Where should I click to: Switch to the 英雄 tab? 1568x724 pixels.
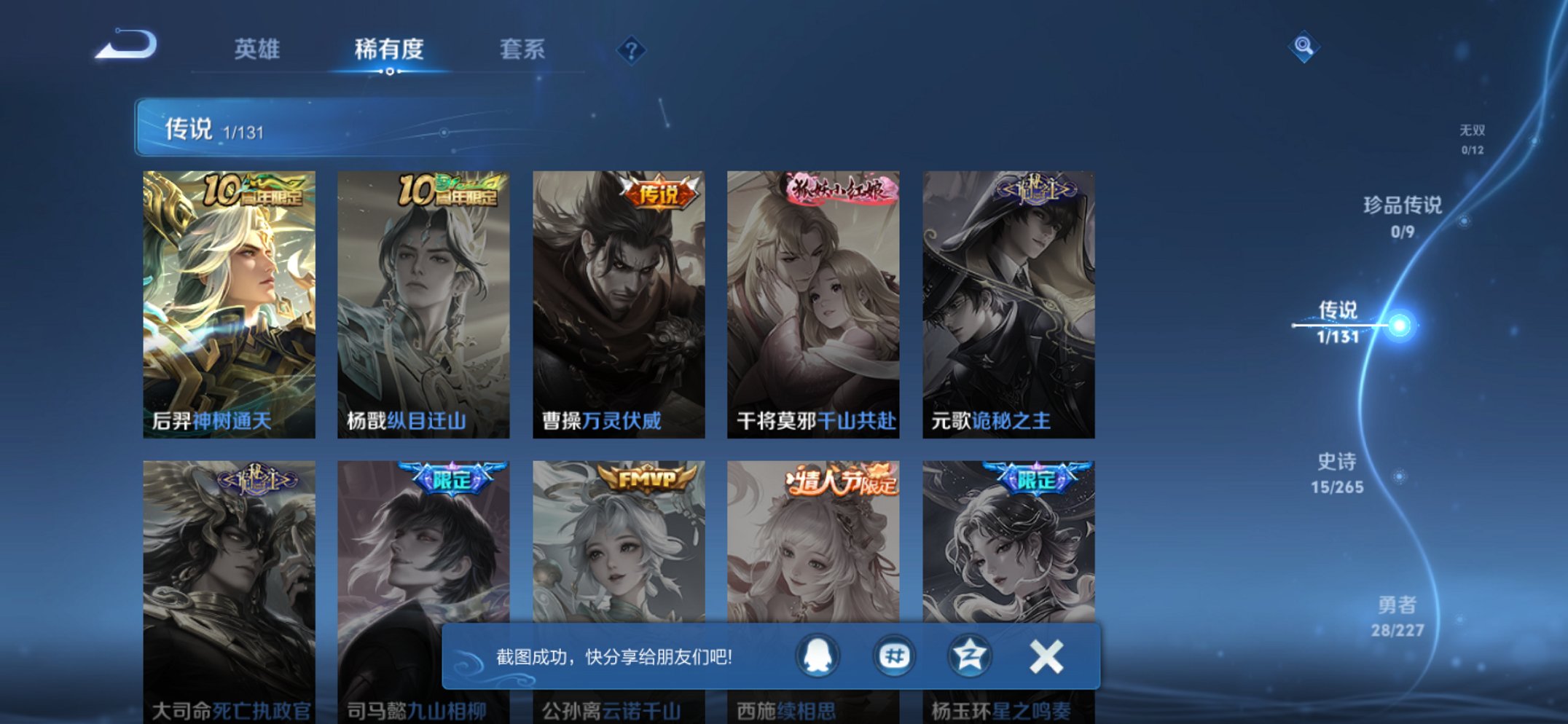[256, 50]
